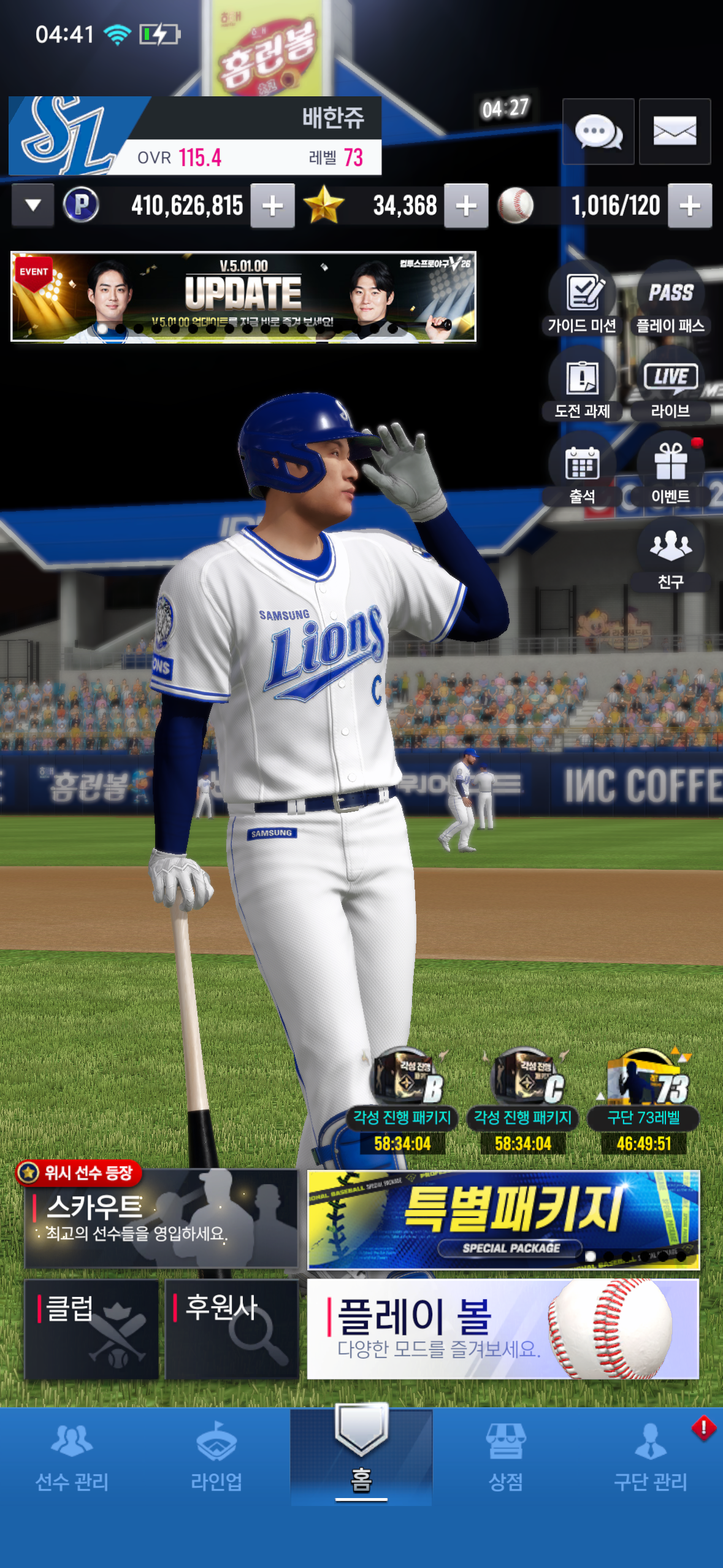This screenshot has height=1568, width=723.
Task: Open the 출석 attendance calendar icon
Action: (x=582, y=471)
